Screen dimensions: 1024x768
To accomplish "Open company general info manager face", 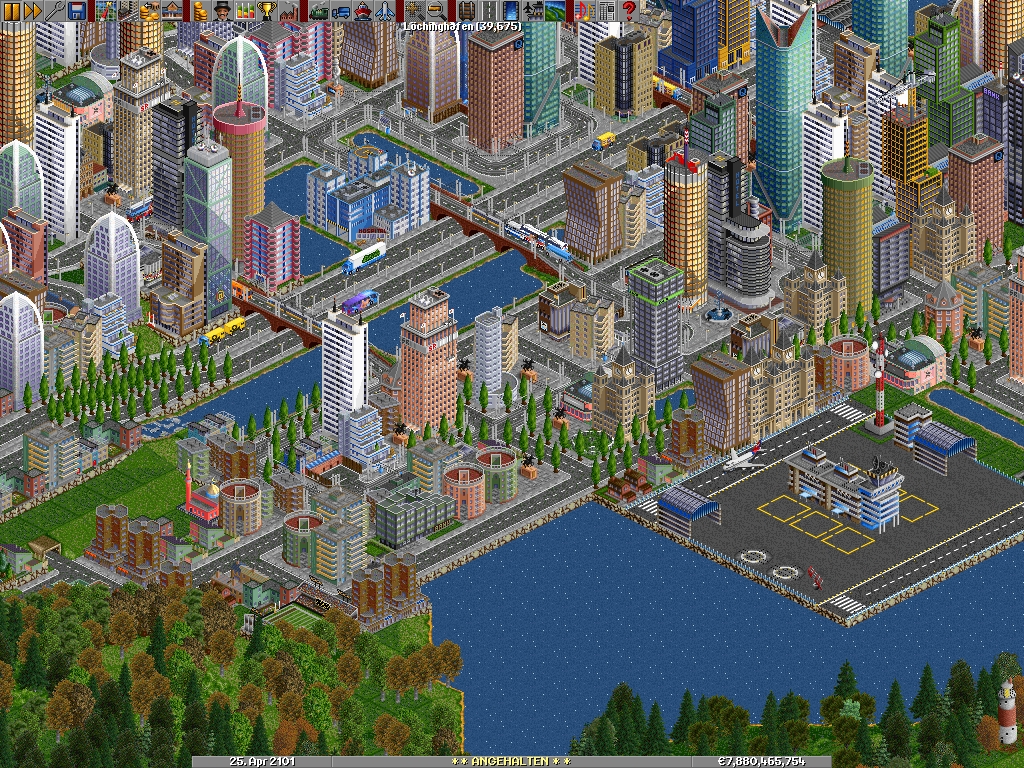I will coord(223,11).
